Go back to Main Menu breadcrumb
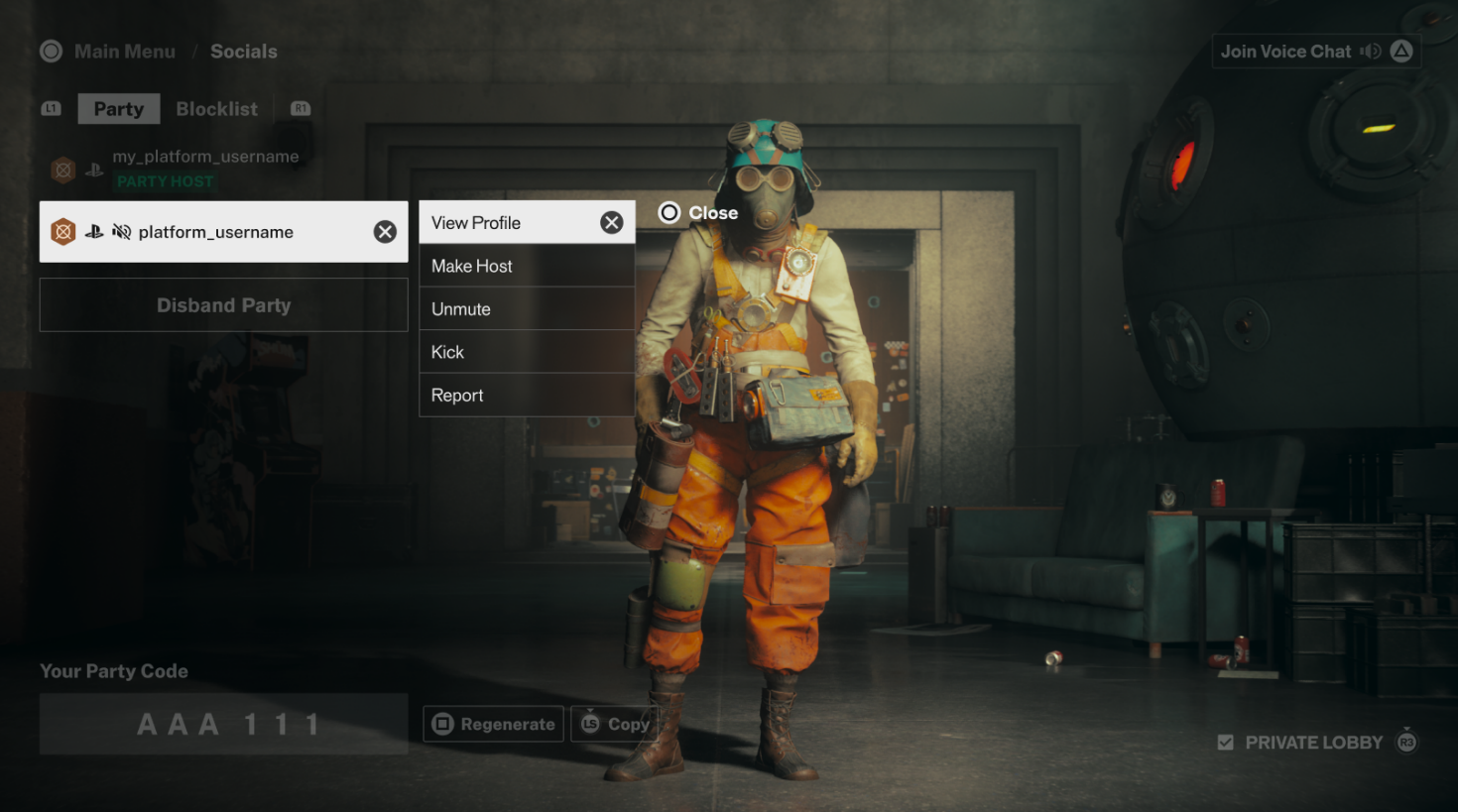Image resolution: width=1458 pixels, height=812 pixels. [124, 52]
